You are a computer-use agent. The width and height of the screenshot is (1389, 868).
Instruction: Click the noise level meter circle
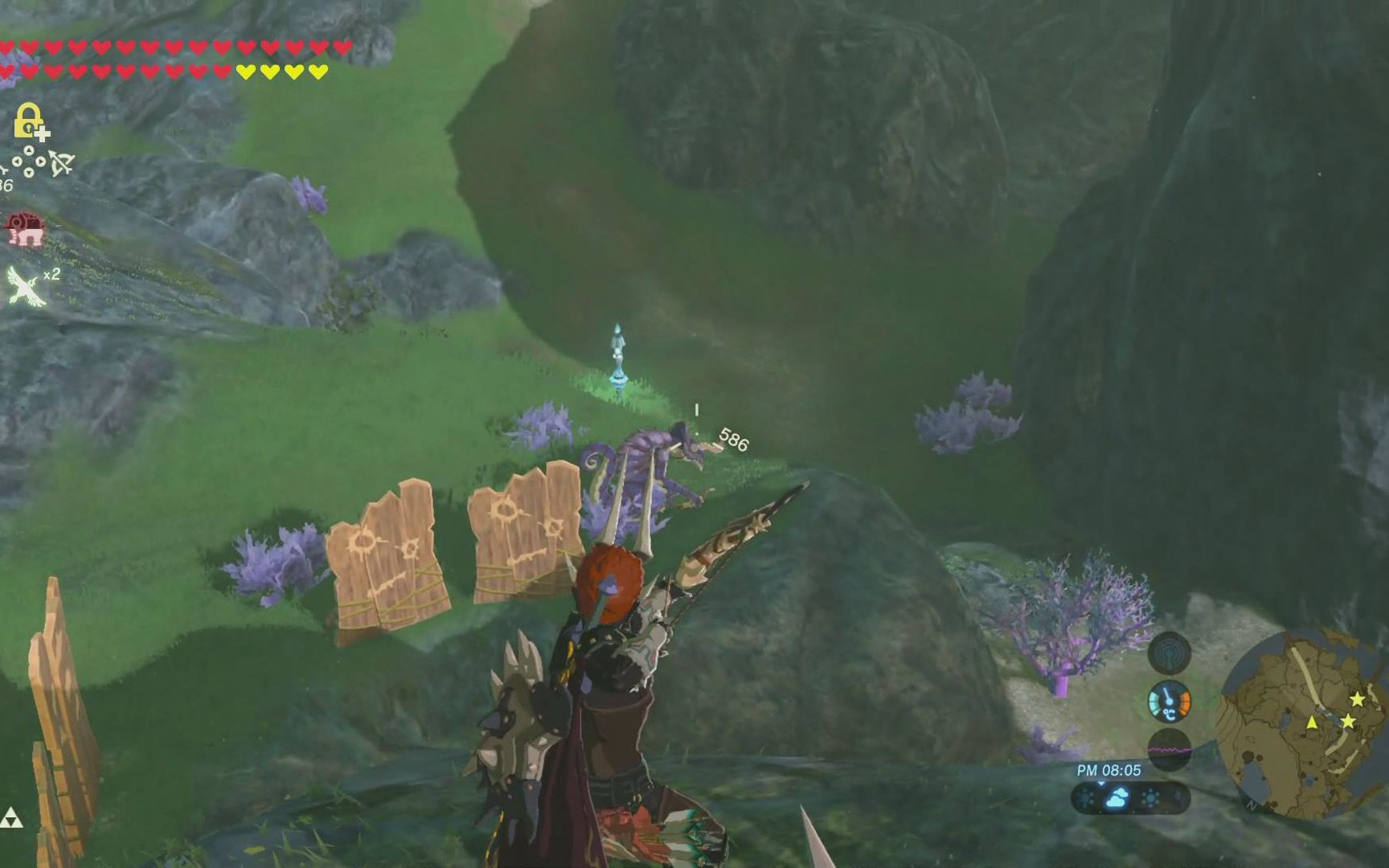click(1169, 750)
